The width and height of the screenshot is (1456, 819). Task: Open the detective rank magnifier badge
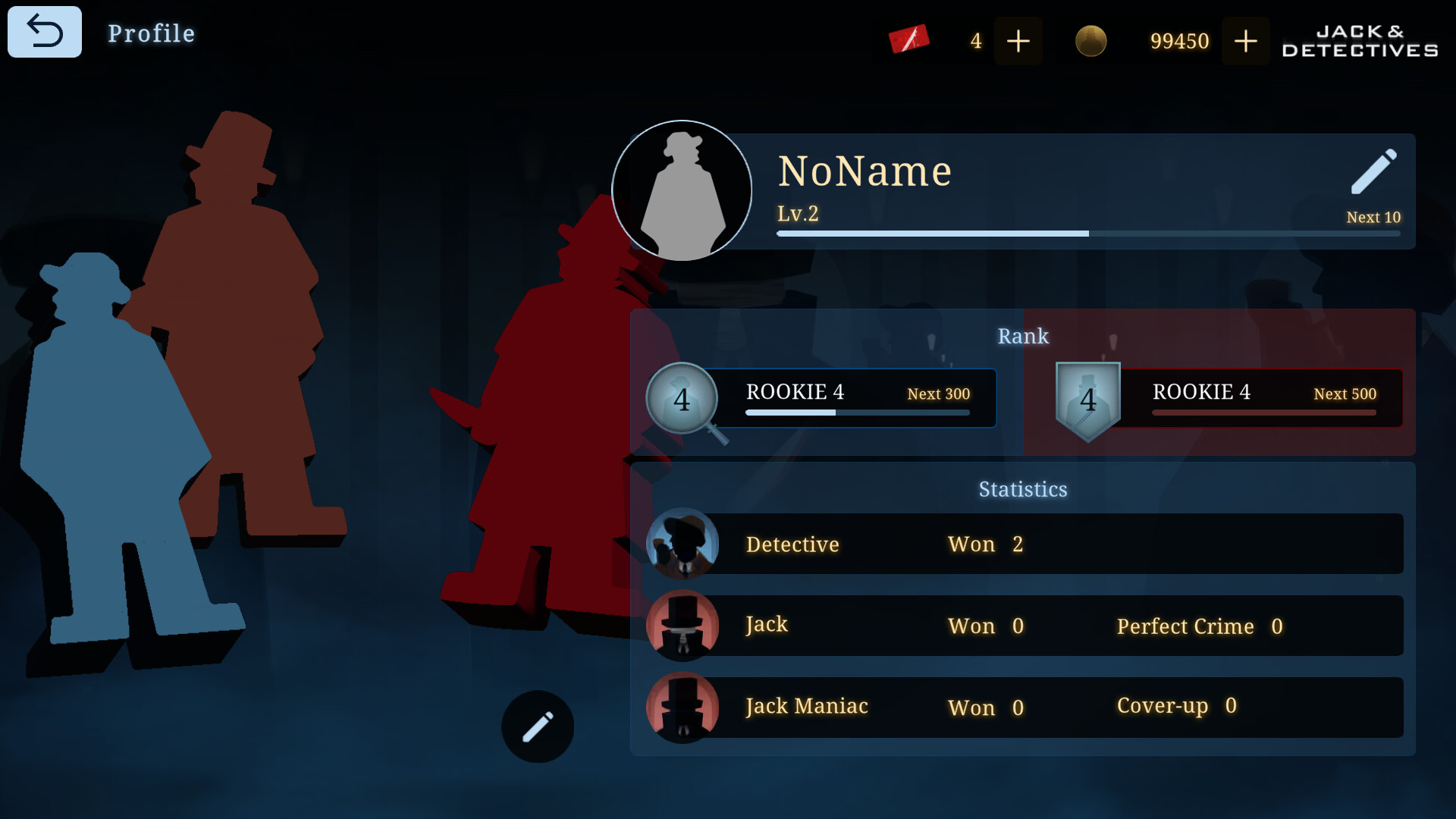[x=682, y=398]
